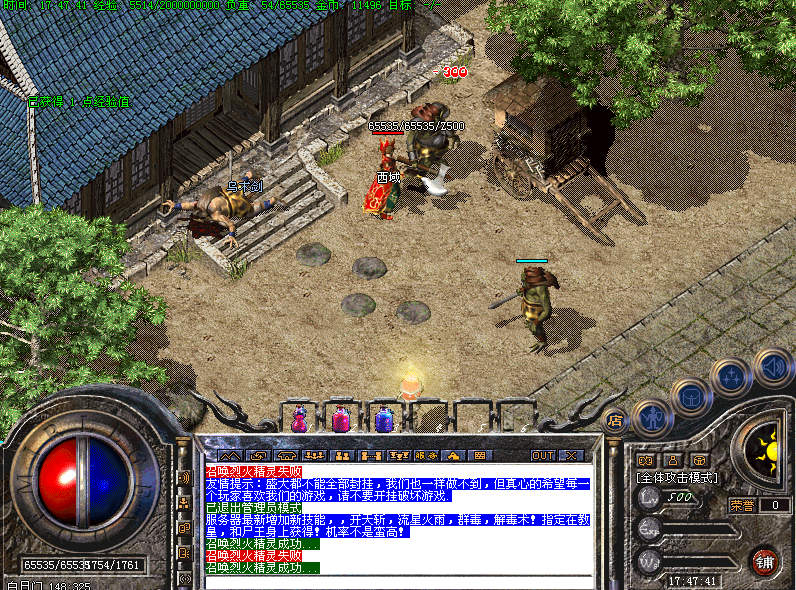
Task: Use the pink potion in belt slot two
Action: [x=341, y=418]
